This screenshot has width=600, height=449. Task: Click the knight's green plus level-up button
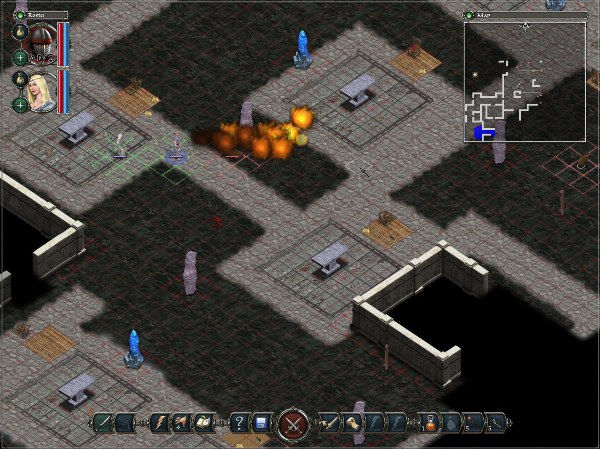(x=19, y=57)
